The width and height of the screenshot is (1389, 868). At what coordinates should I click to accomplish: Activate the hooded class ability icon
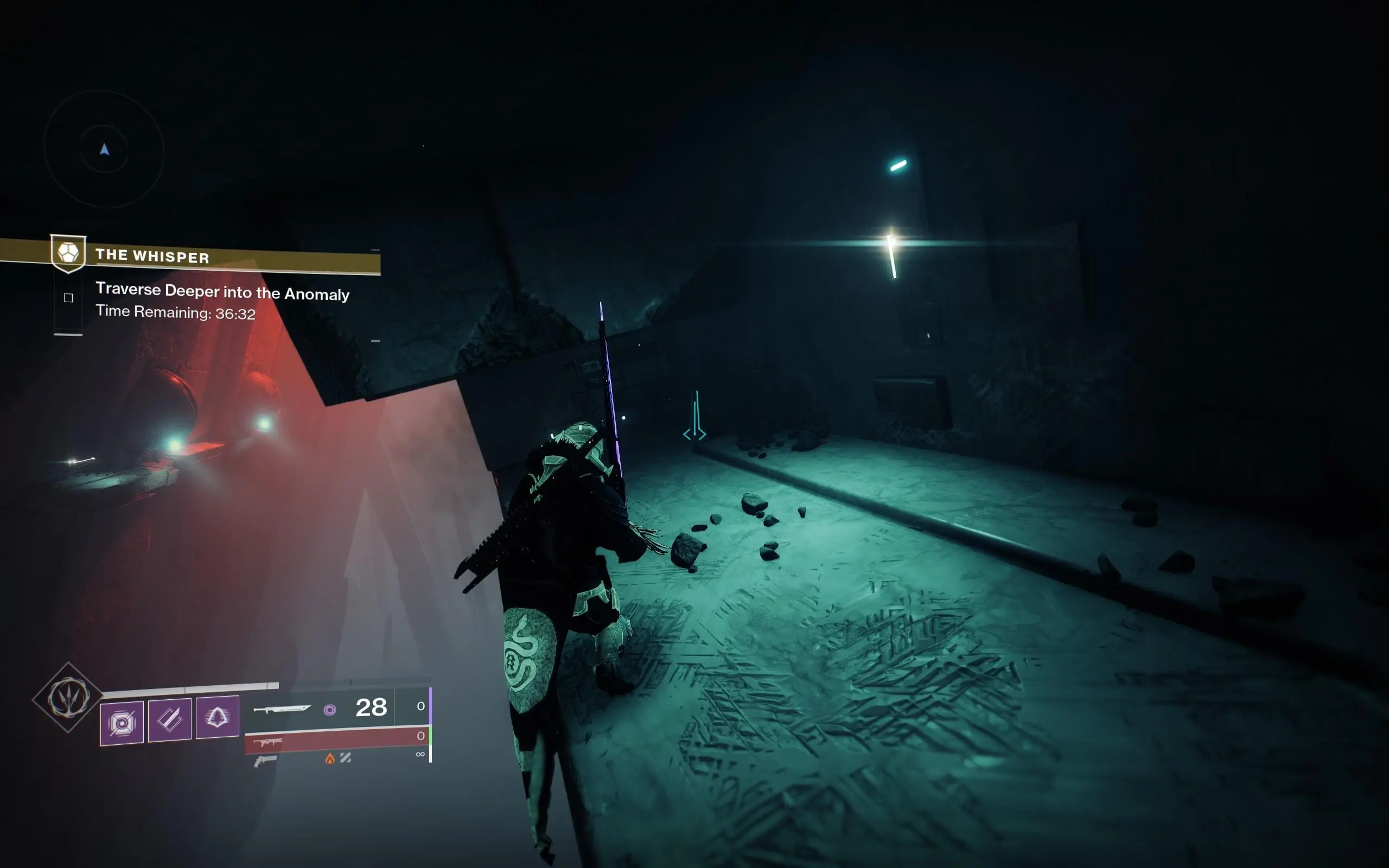(217, 717)
